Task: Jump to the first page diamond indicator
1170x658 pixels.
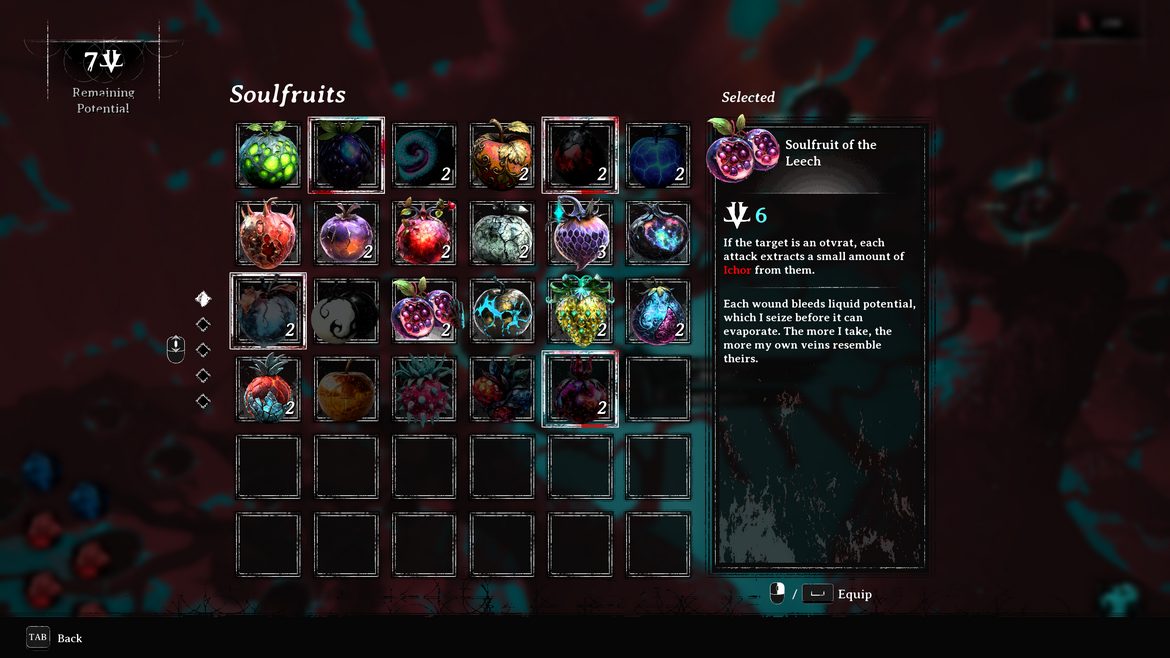Action: tap(203, 299)
